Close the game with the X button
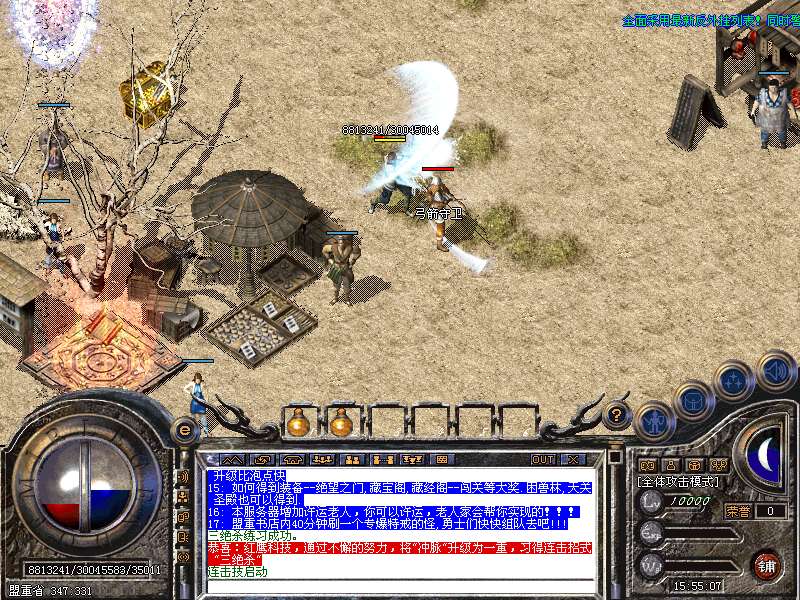The image size is (800, 600). tap(572, 460)
